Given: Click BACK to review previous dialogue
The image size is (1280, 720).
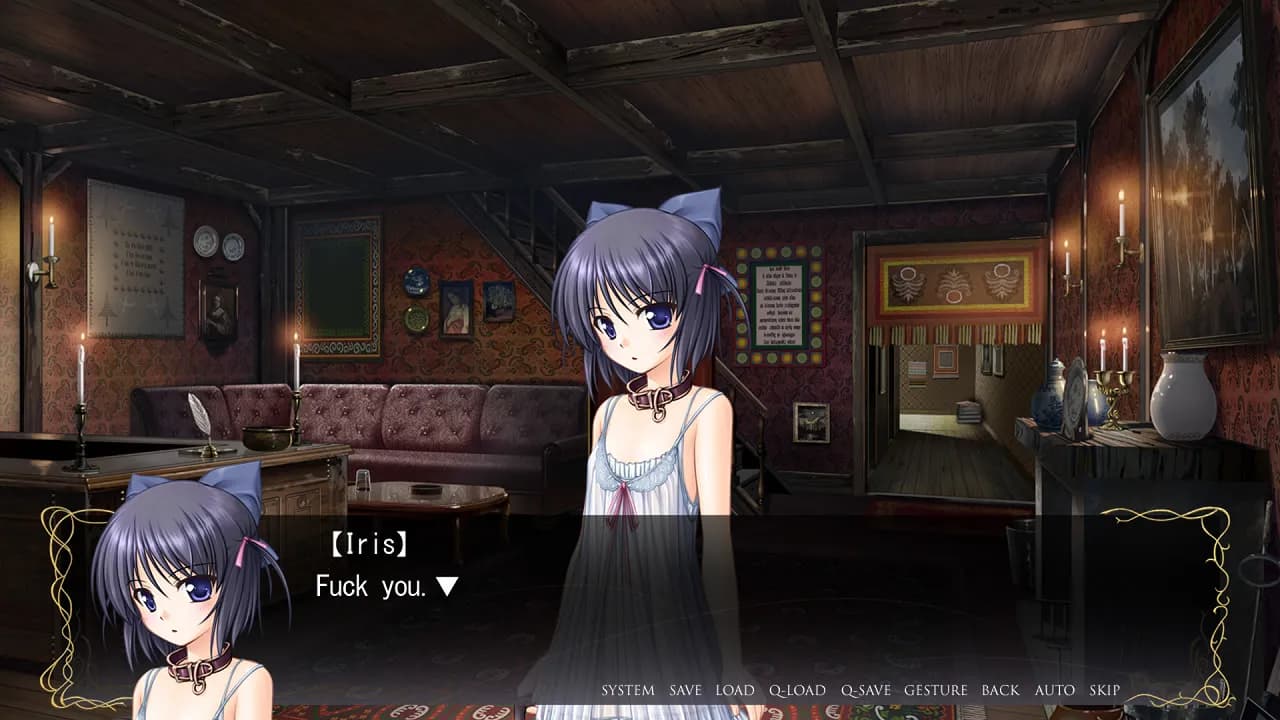Looking at the screenshot, I should pos(1002,690).
